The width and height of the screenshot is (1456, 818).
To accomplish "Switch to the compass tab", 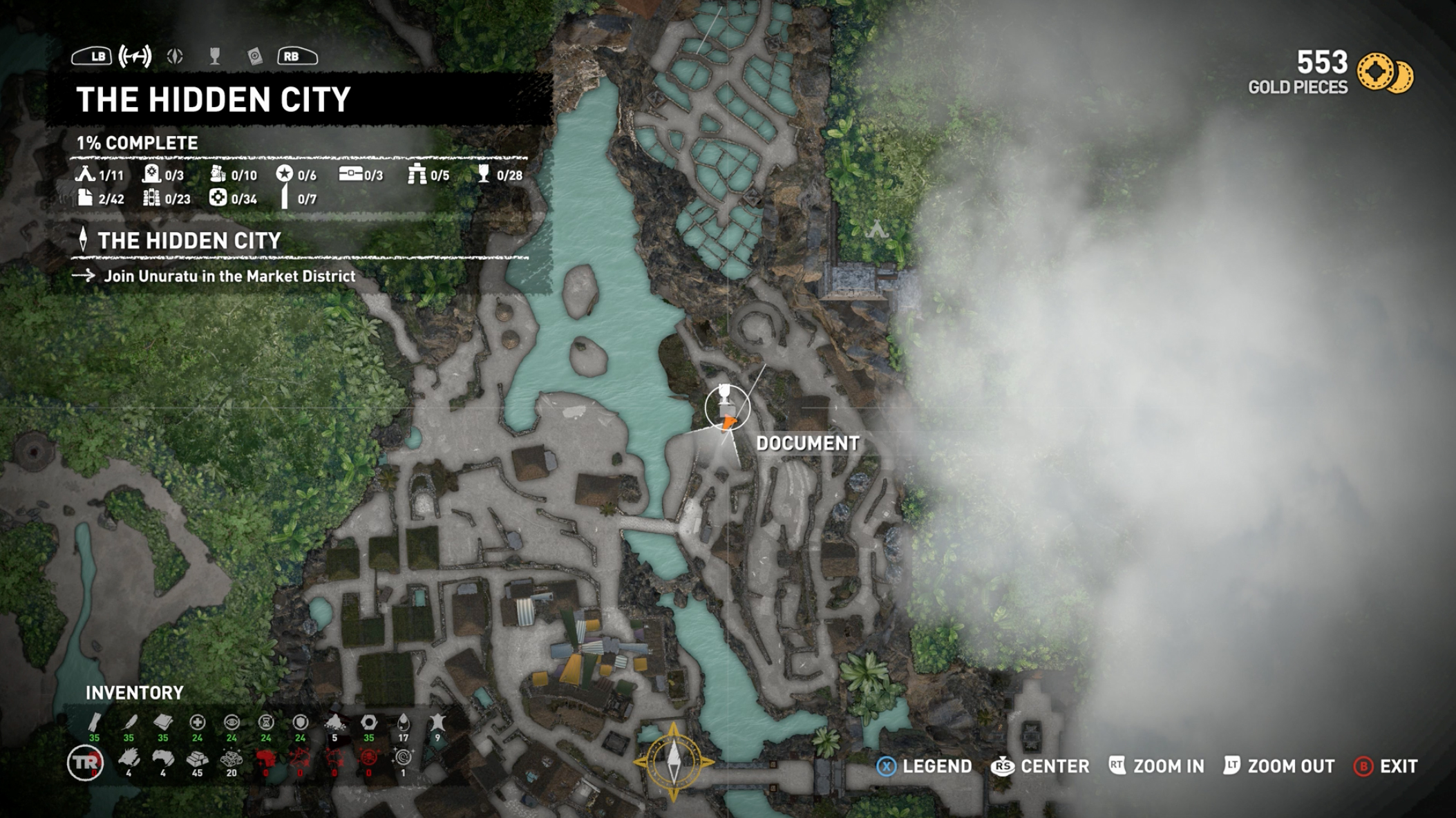I will coord(175,57).
